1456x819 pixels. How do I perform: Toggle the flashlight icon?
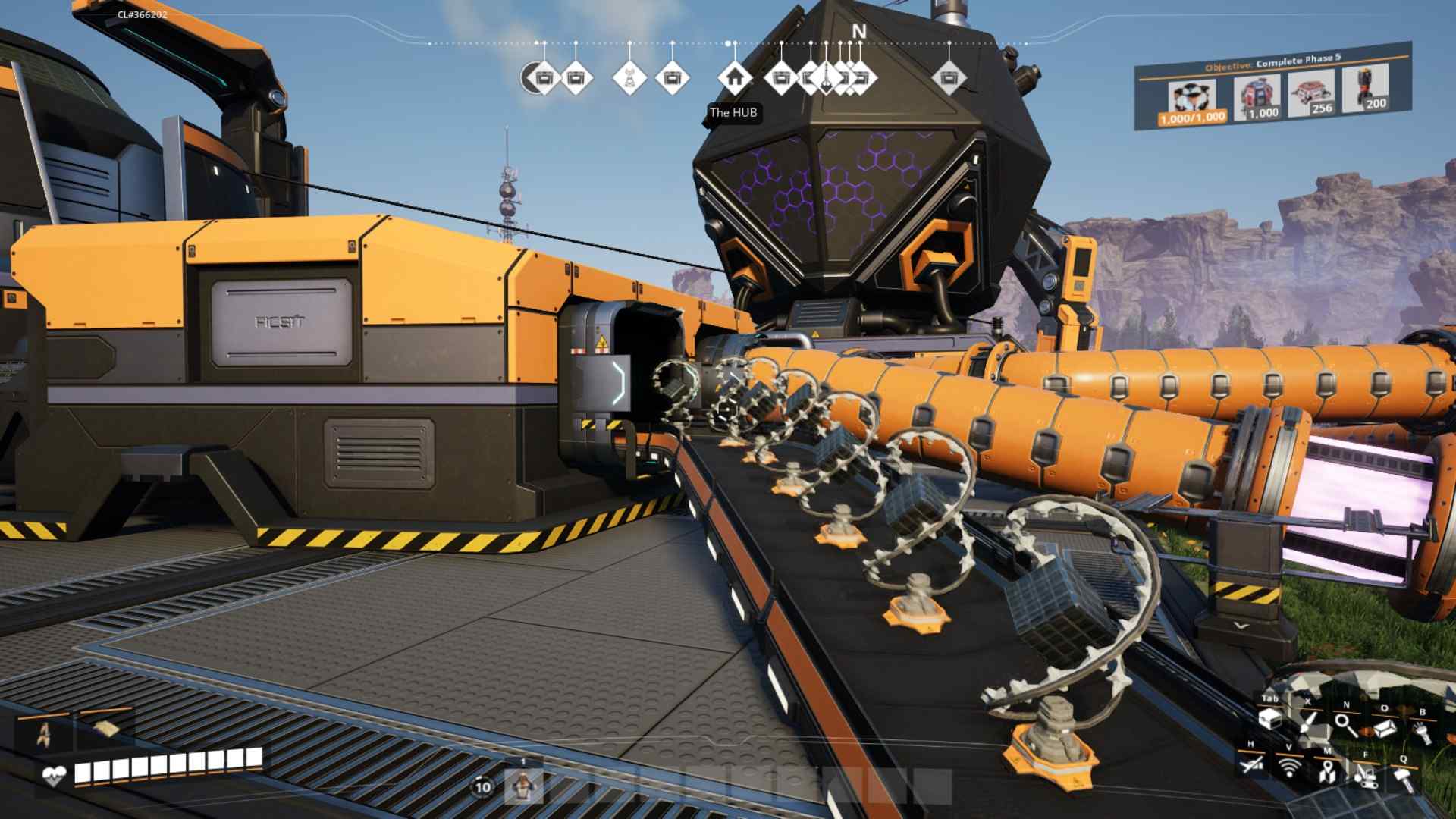pyautogui.click(x=1422, y=731)
